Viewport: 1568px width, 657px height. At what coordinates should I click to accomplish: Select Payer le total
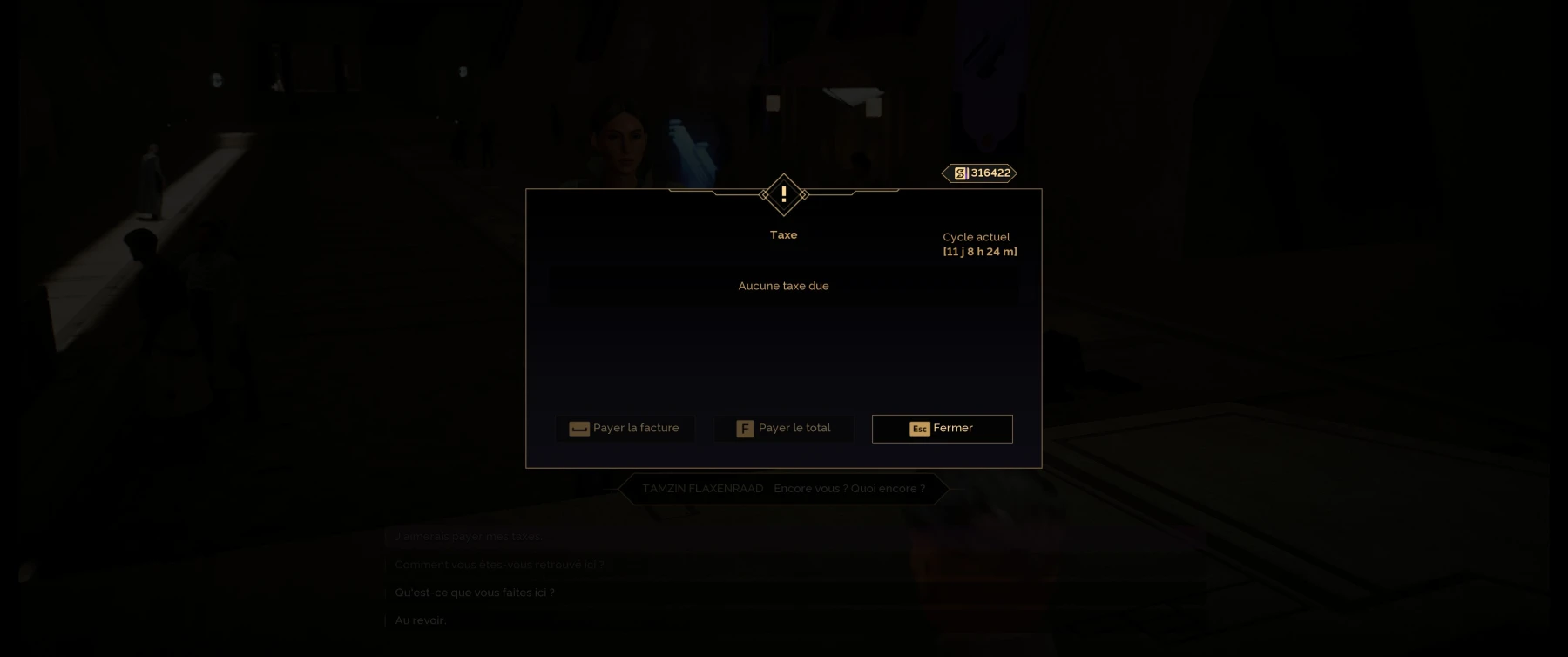(x=783, y=429)
